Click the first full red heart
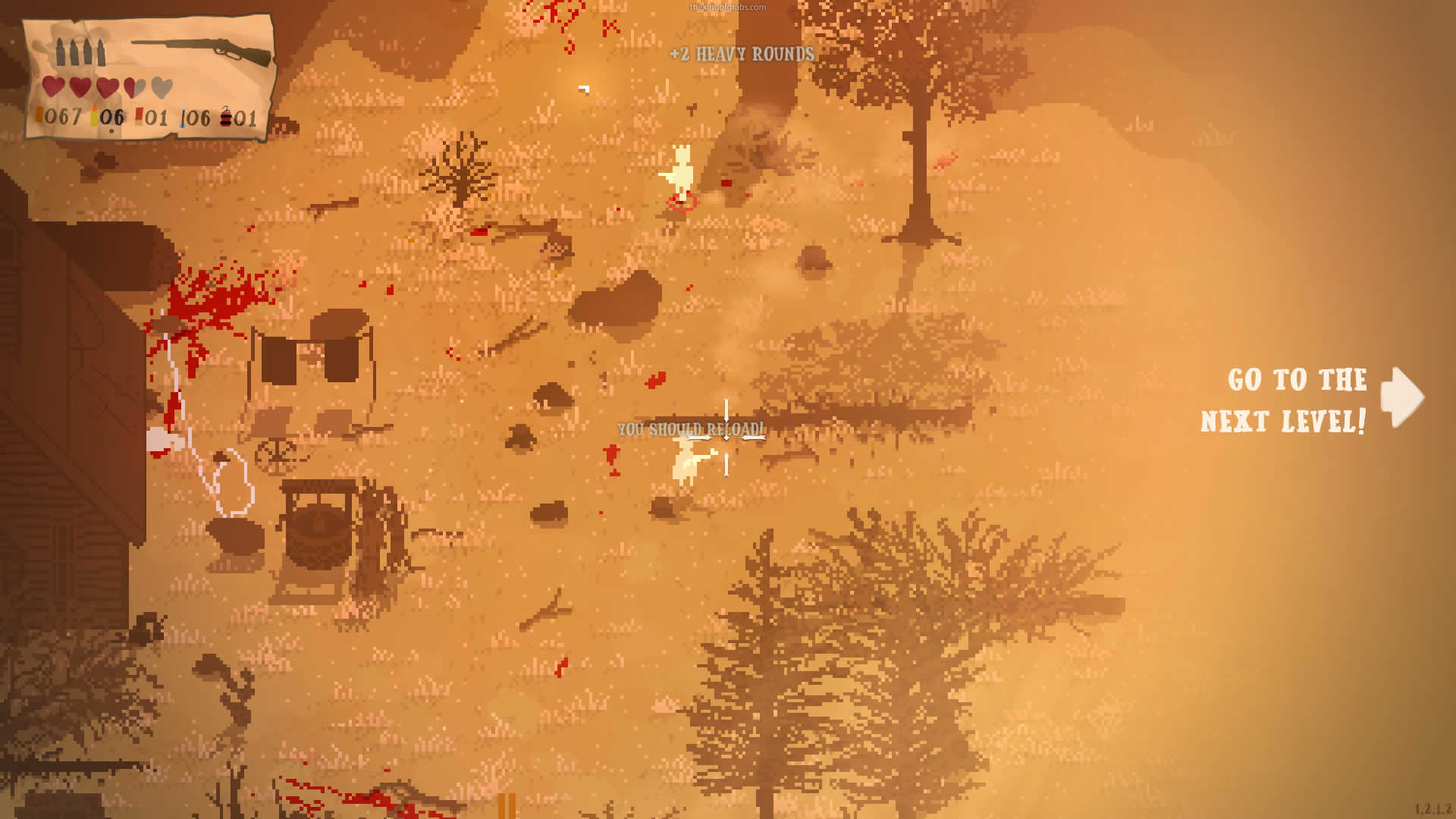The height and width of the screenshot is (819, 1456). (x=54, y=86)
